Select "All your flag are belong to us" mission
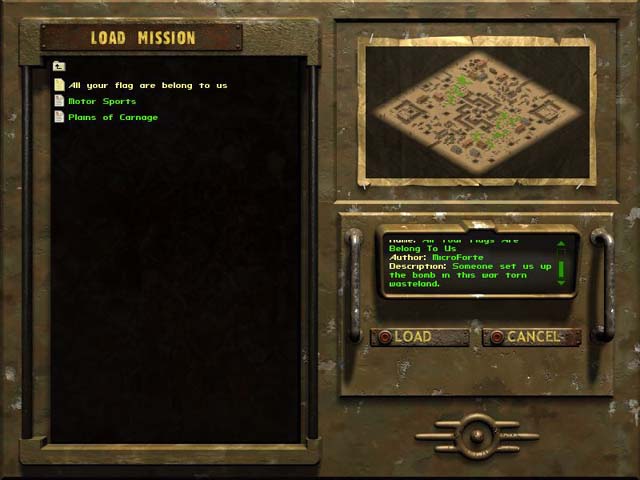 coord(147,85)
